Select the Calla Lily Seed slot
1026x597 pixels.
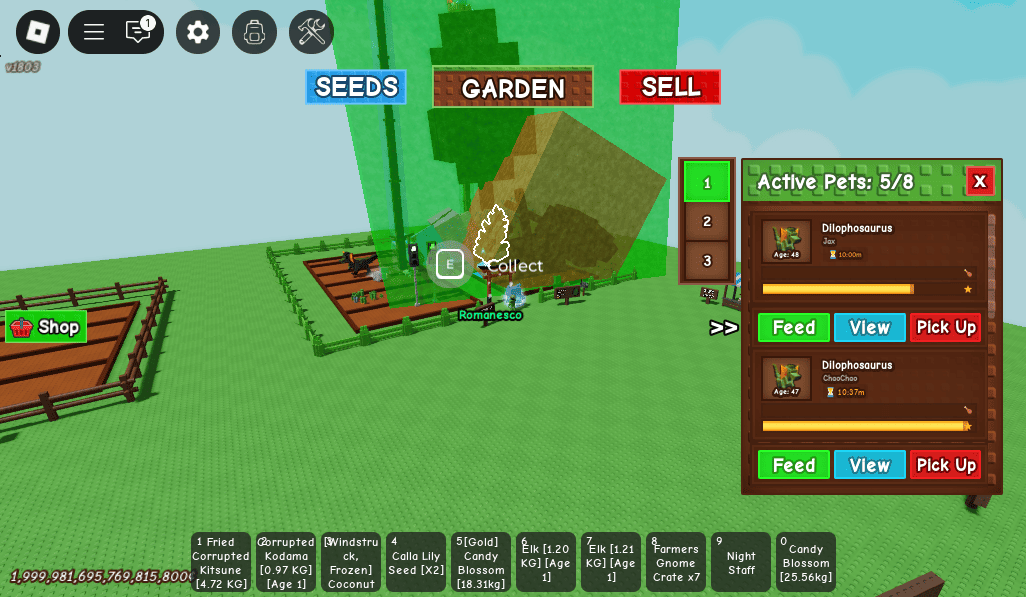416,562
